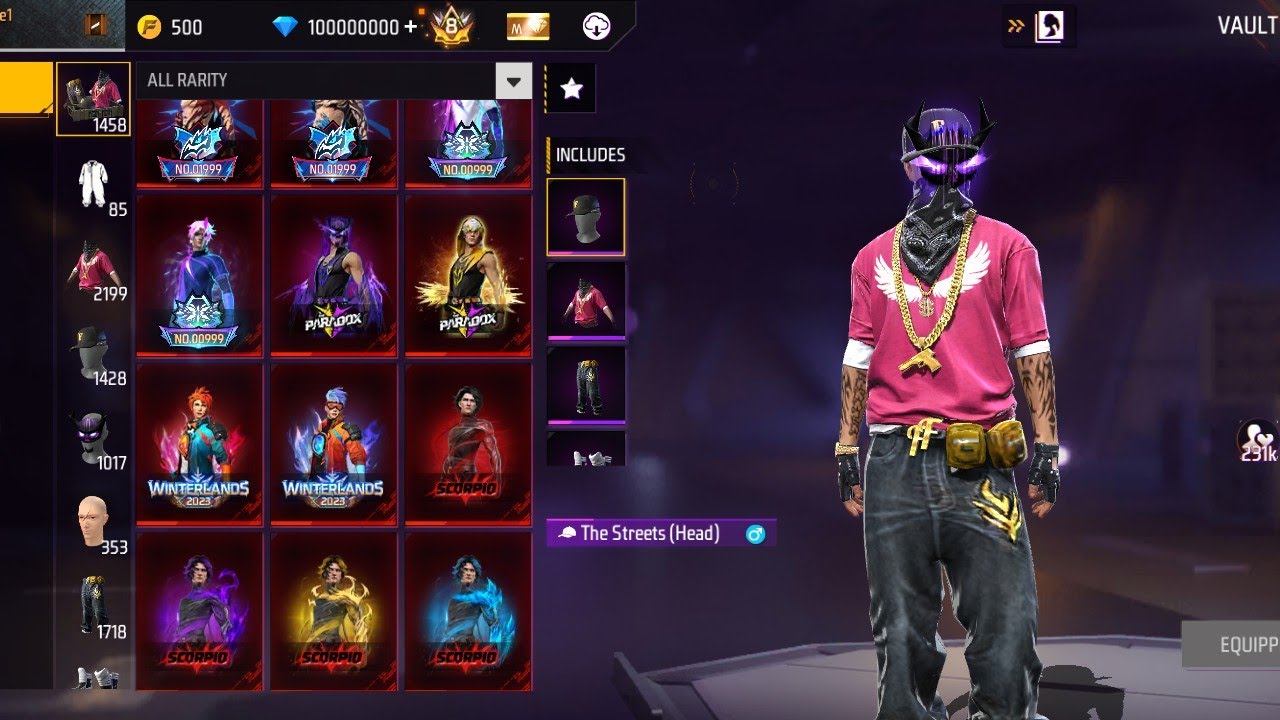Toggle the star favorites filter
The width and height of the screenshot is (1280, 720).
(x=571, y=89)
